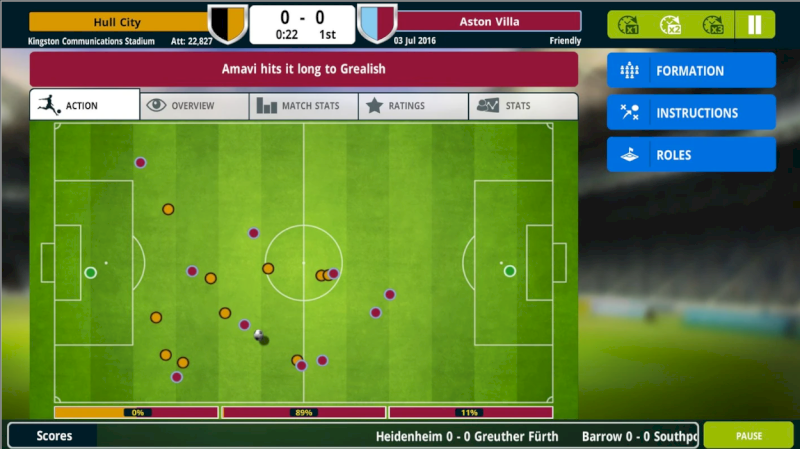Switch to the Overview tab
The height and width of the screenshot is (449, 800).
pos(194,106)
